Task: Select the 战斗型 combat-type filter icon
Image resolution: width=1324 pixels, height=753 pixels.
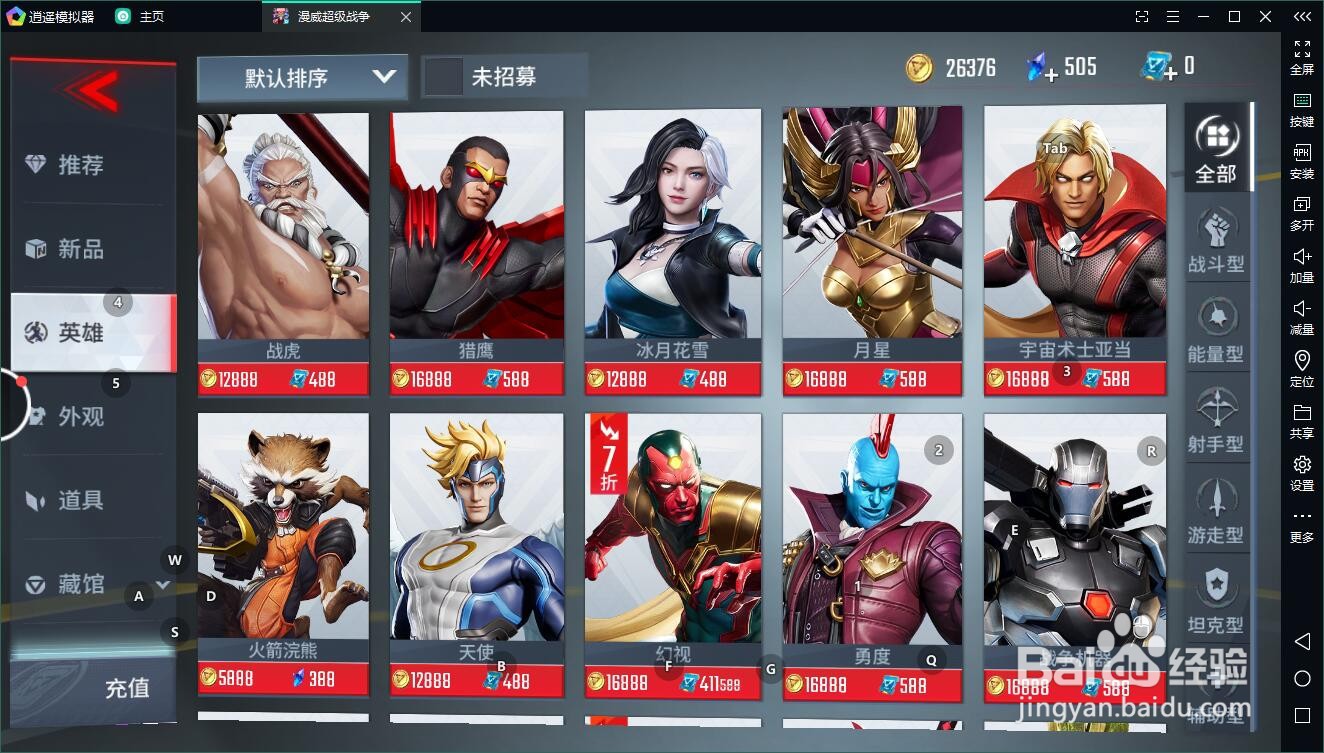Action: 1216,227
